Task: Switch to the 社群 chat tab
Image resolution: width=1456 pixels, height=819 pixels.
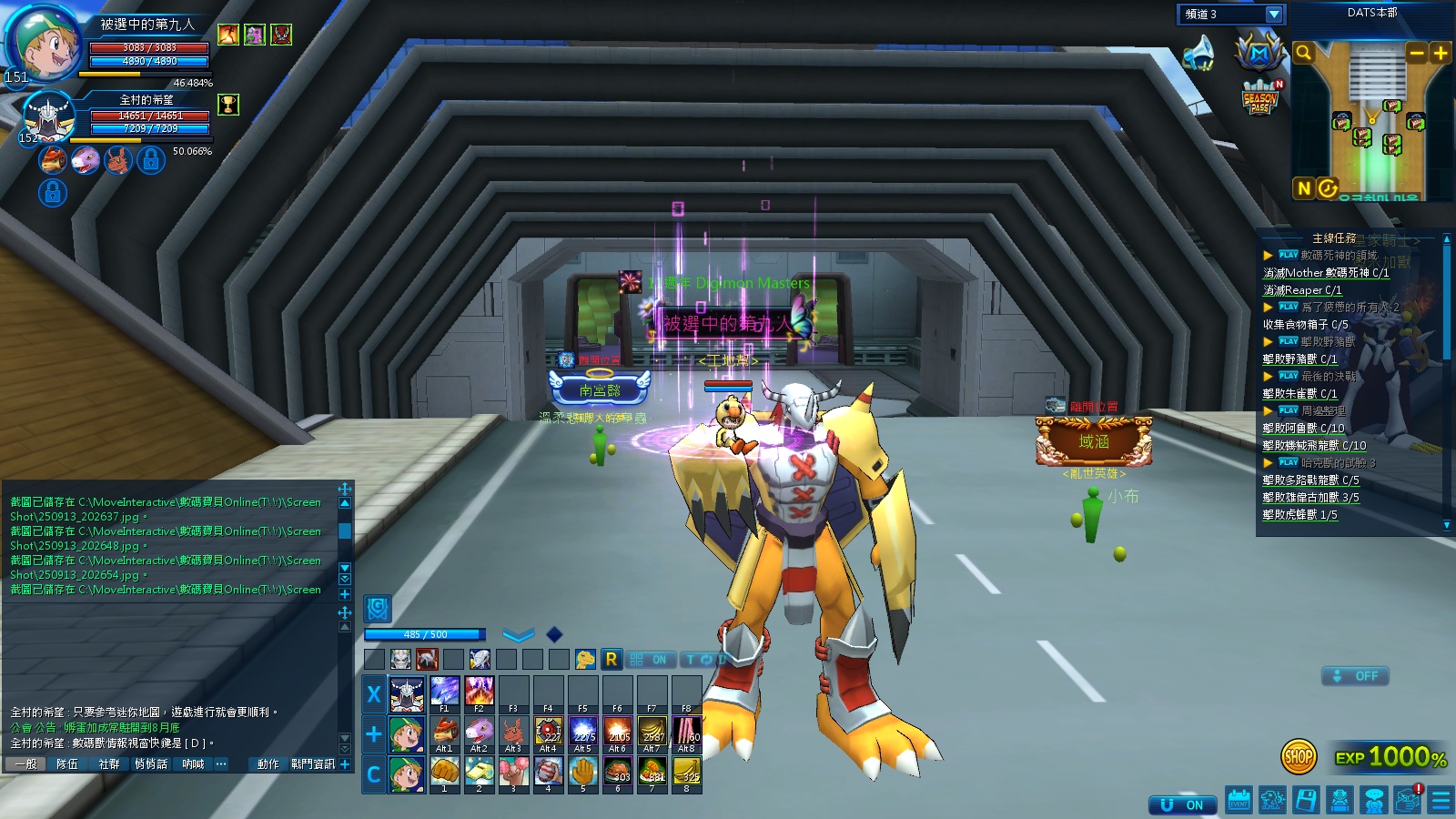Action: pyautogui.click(x=109, y=764)
